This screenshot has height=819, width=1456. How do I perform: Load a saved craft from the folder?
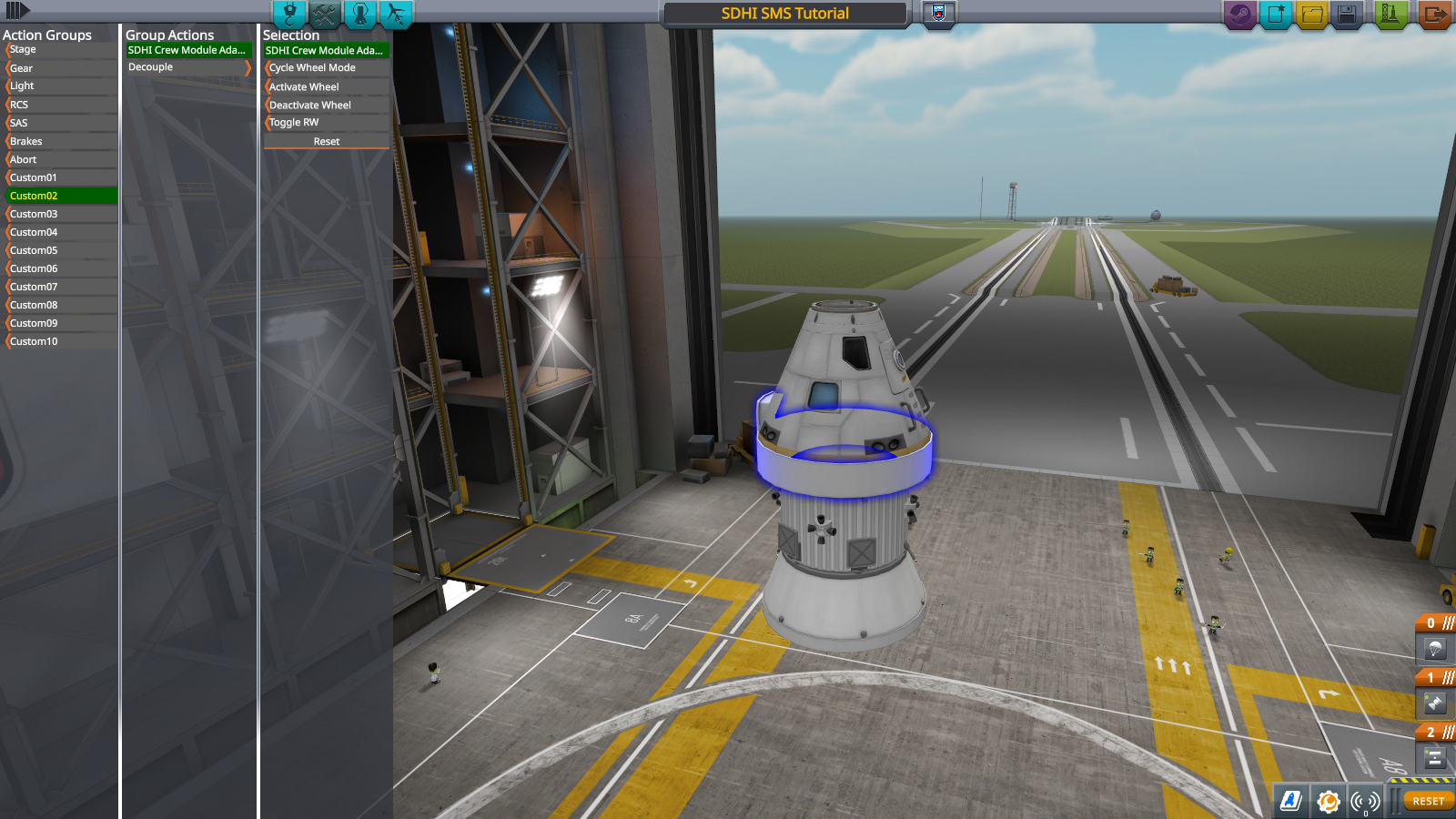pos(1311,14)
